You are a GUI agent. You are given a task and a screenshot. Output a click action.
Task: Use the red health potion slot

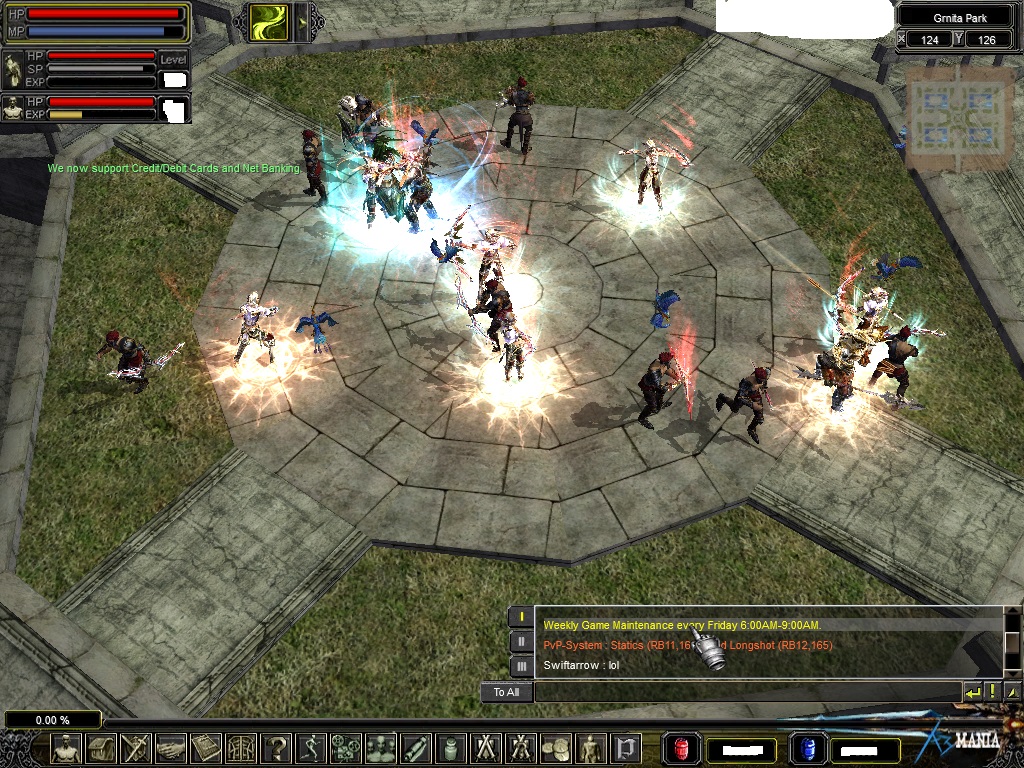pyautogui.click(x=680, y=748)
